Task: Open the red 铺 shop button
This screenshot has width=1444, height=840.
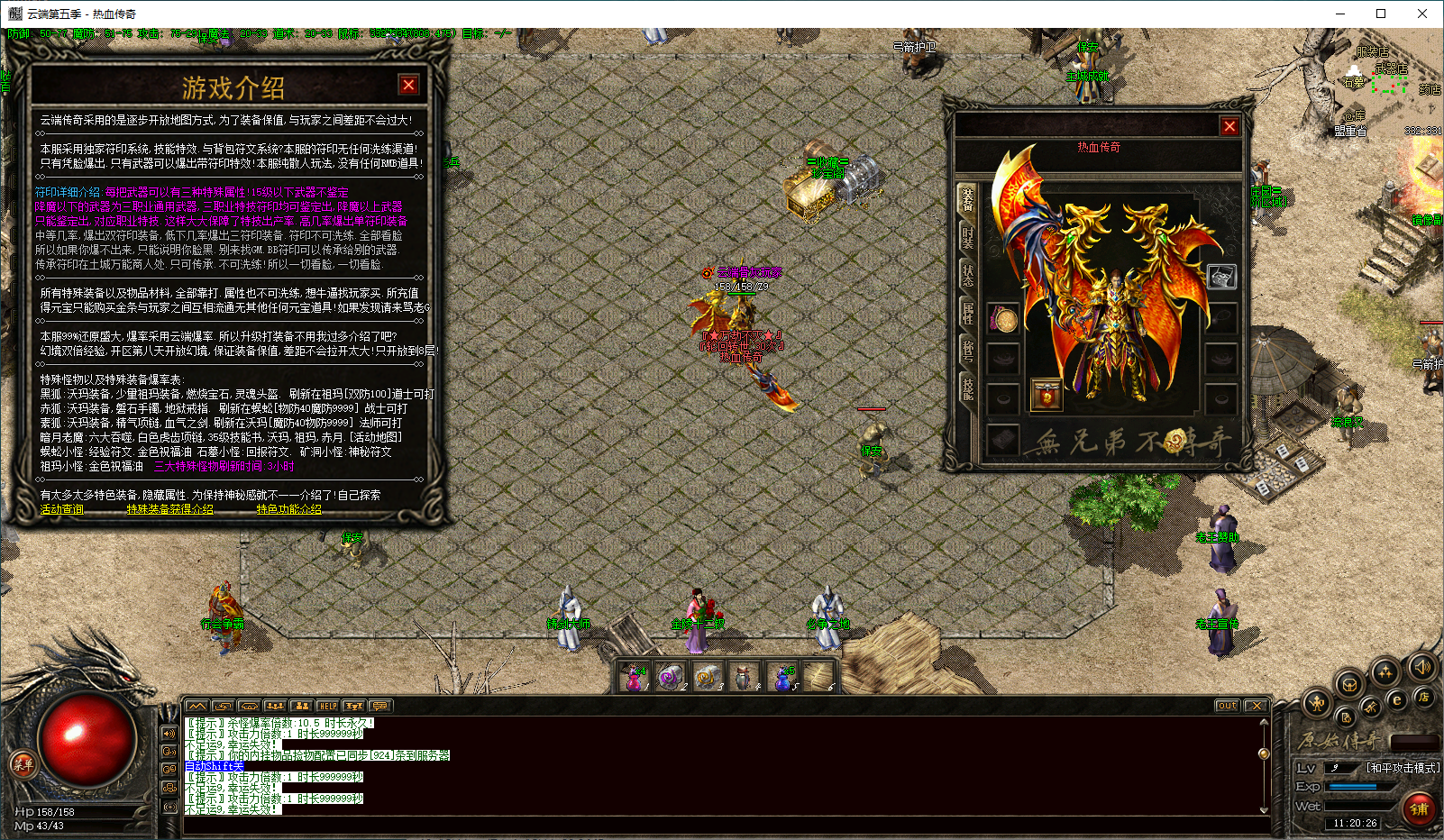Action: click(x=1419, y=808)
